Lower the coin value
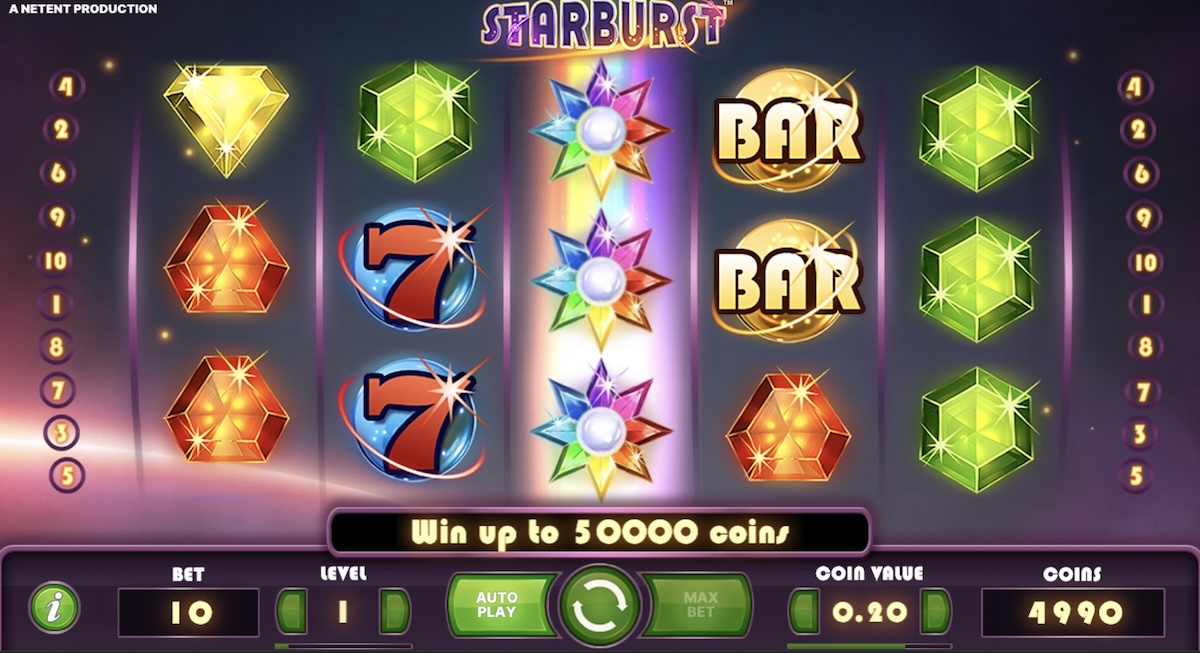 (803, 612)
